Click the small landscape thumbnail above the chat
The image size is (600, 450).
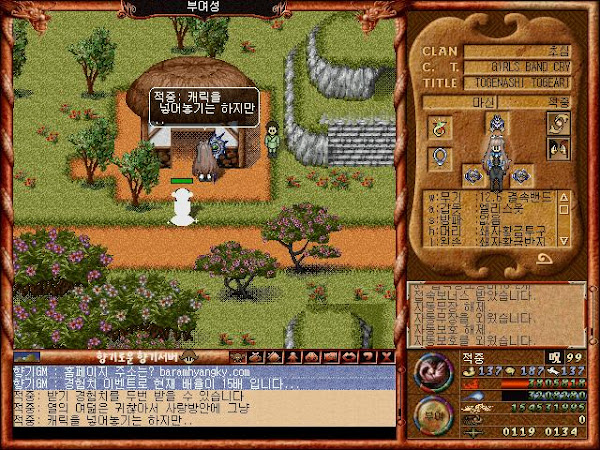tap(27, 356)
